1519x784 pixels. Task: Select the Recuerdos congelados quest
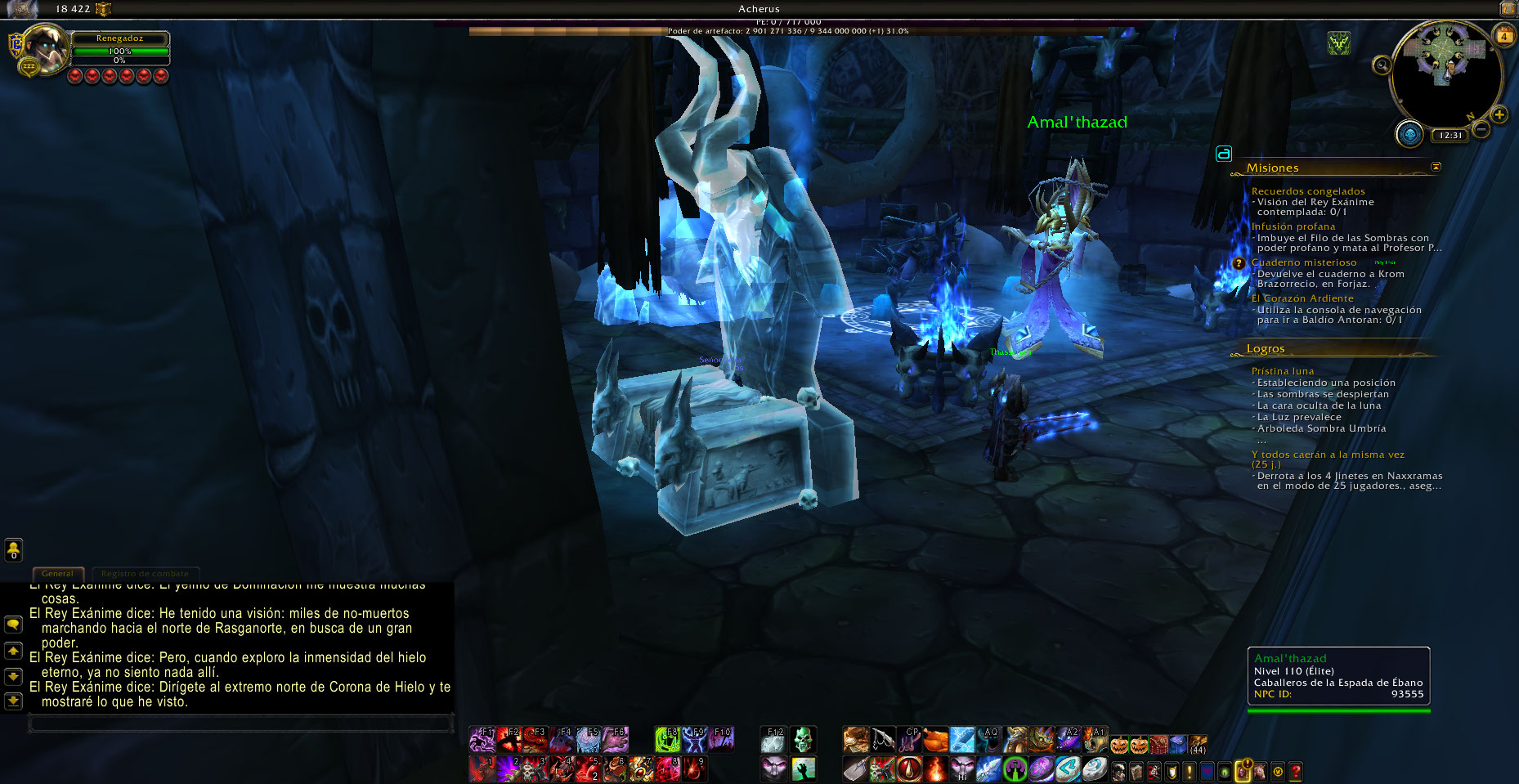pyautogui.click(x=1307, y=191)
